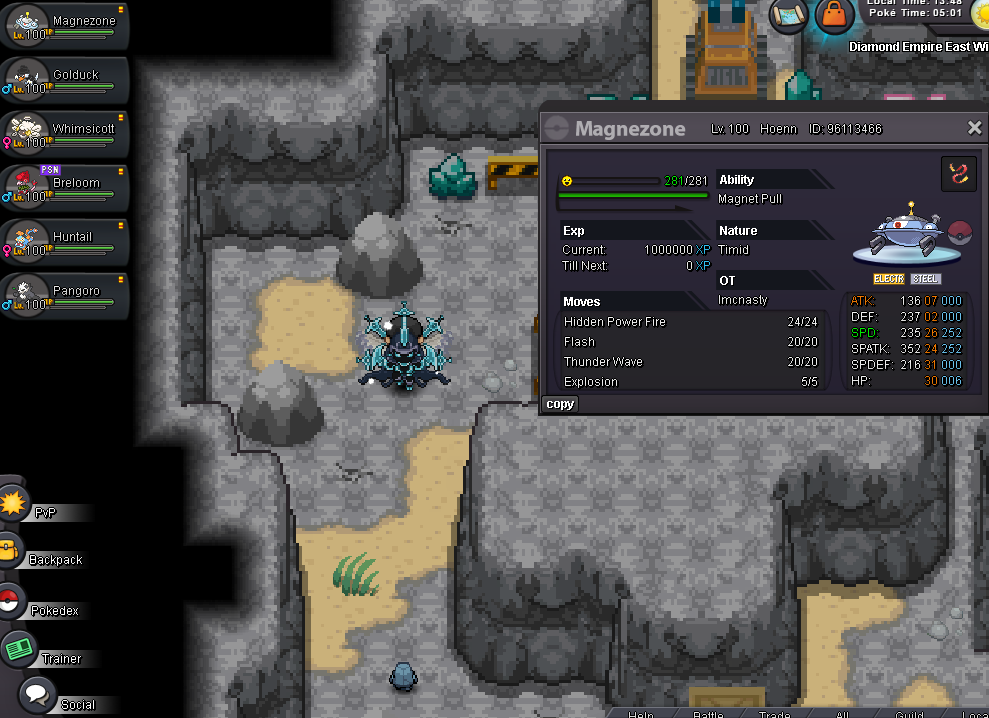Open the Backpack
This screenshot has width=989, height=718.
(45, 559)
